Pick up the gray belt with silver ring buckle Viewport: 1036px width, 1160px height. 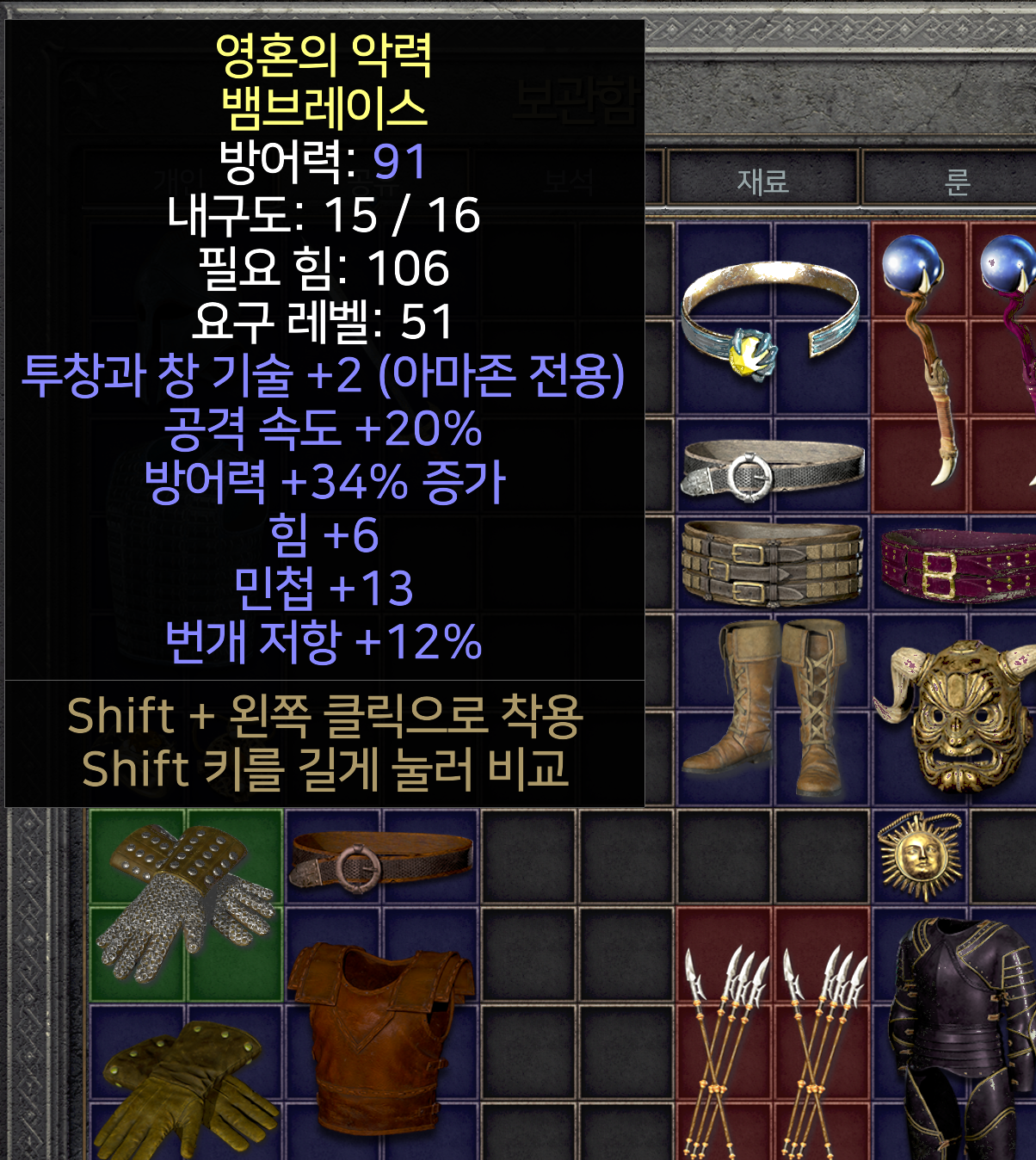pos(772,469)
